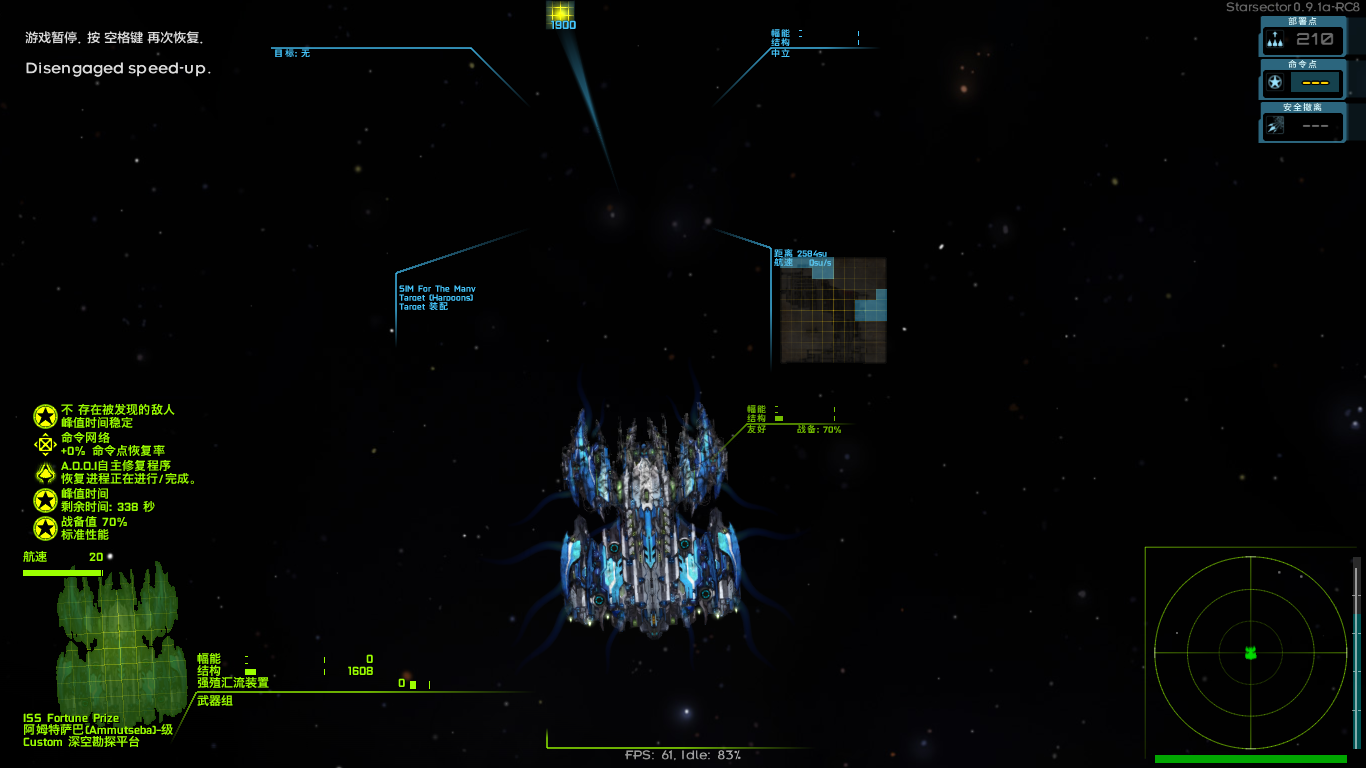The image size is (1366, 768).
Task: Click the A.D.D.I self-repair status icon
Action: [x=45, y=473]
